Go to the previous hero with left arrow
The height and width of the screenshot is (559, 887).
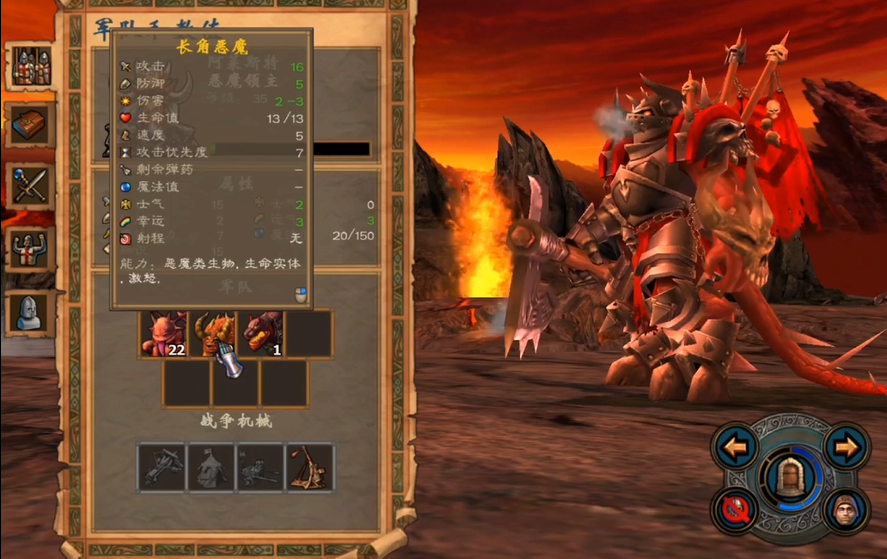click(x=736, y=447)
